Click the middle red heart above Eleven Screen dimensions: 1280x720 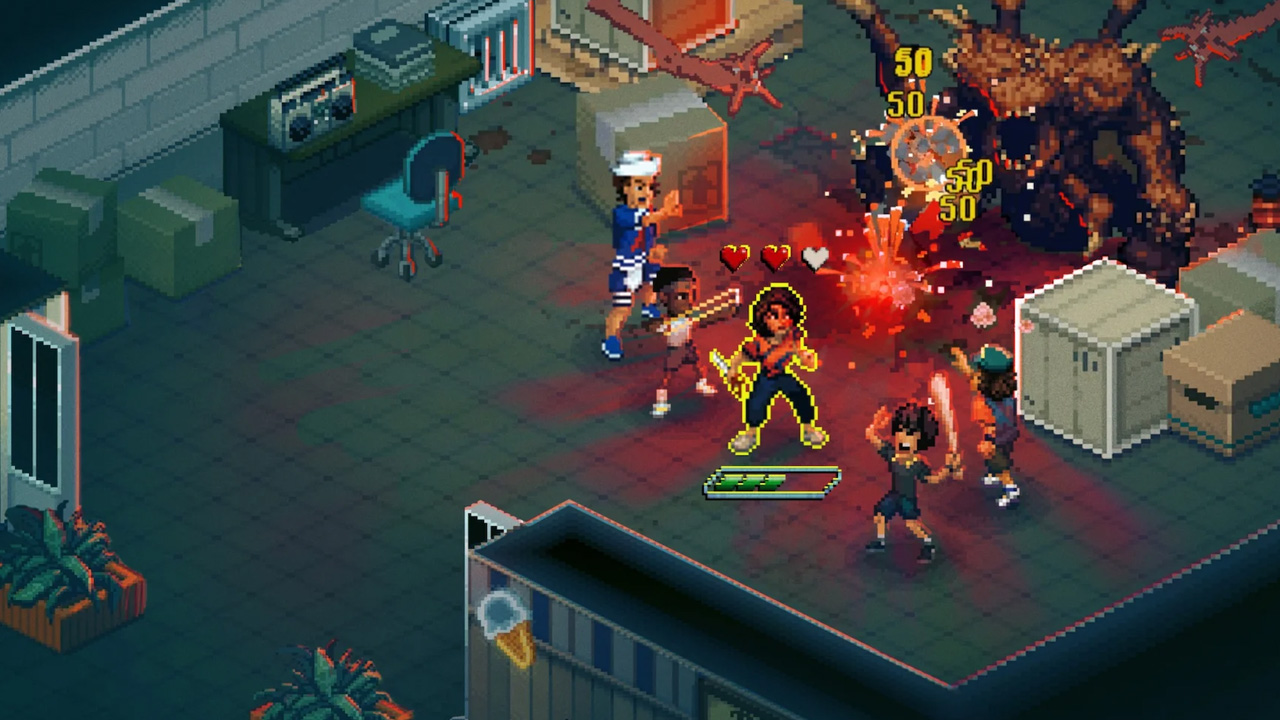click(x=775, y=258)
